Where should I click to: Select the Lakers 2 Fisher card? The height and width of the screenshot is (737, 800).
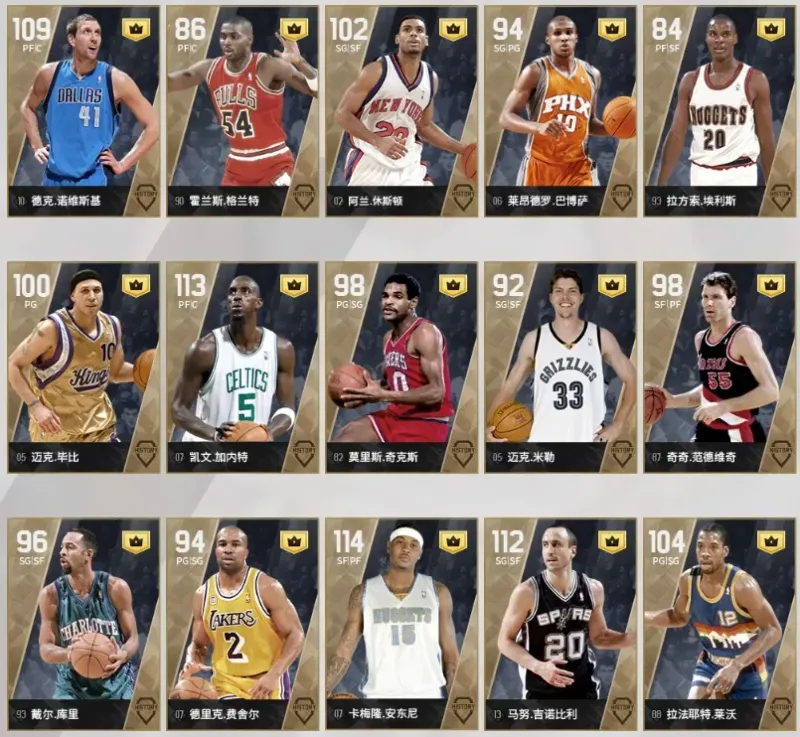[x=242, y=622]
